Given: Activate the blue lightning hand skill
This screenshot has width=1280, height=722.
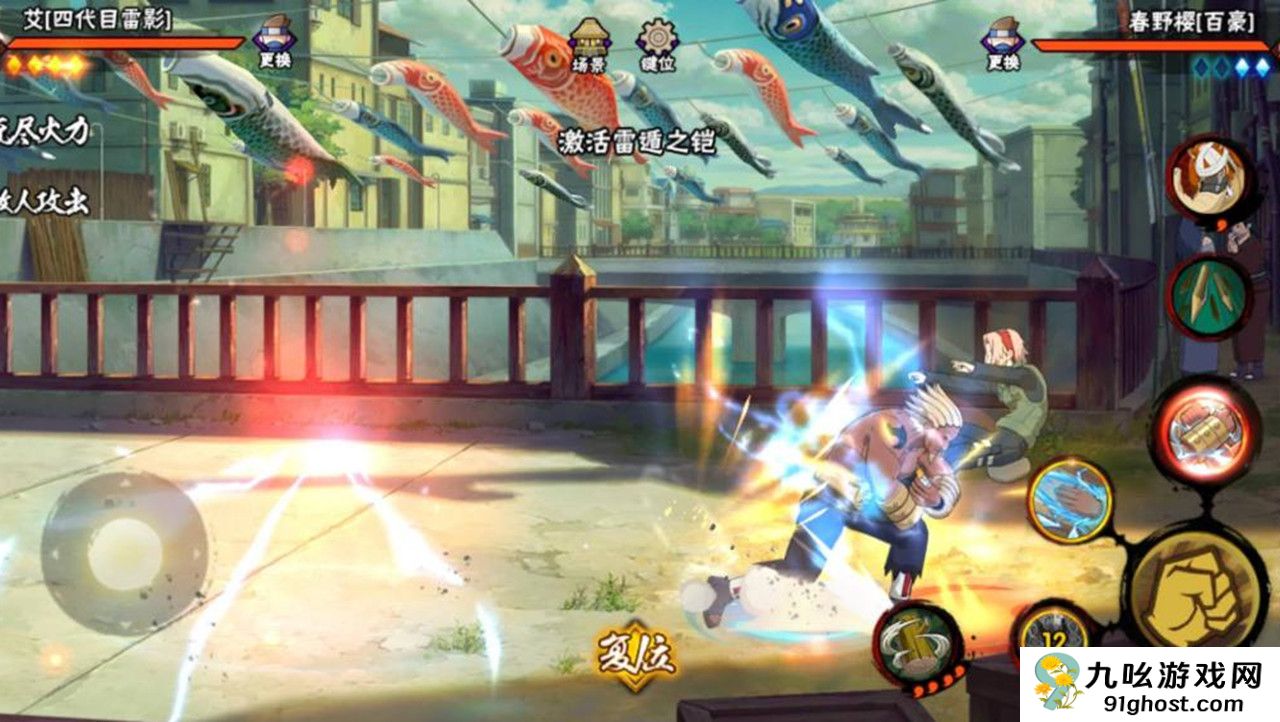Looking at the screenshot, I should pos(1070,499).
